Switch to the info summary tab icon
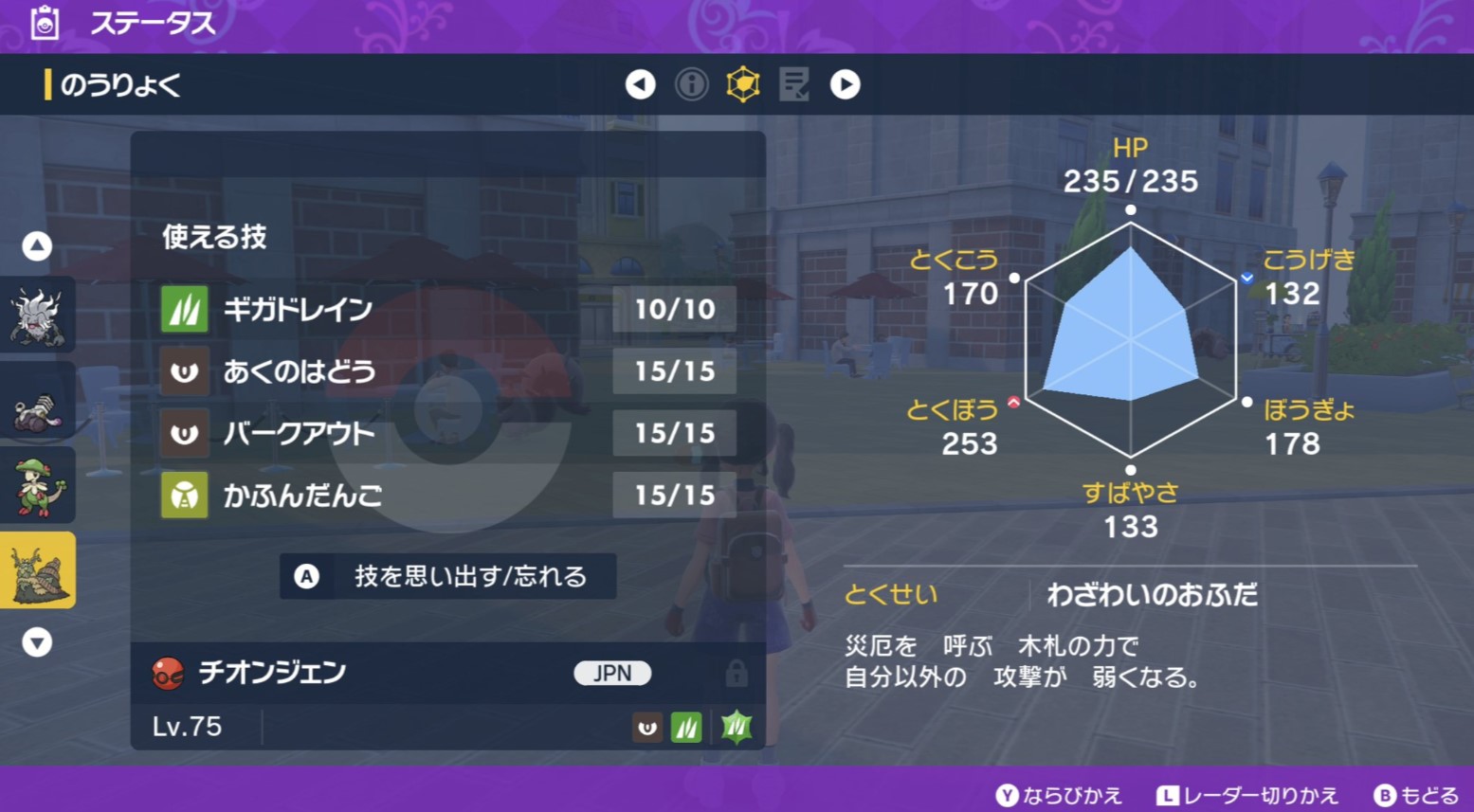Image resolution: width=1474 pixels, height=812 pixels. coord(691,85)
